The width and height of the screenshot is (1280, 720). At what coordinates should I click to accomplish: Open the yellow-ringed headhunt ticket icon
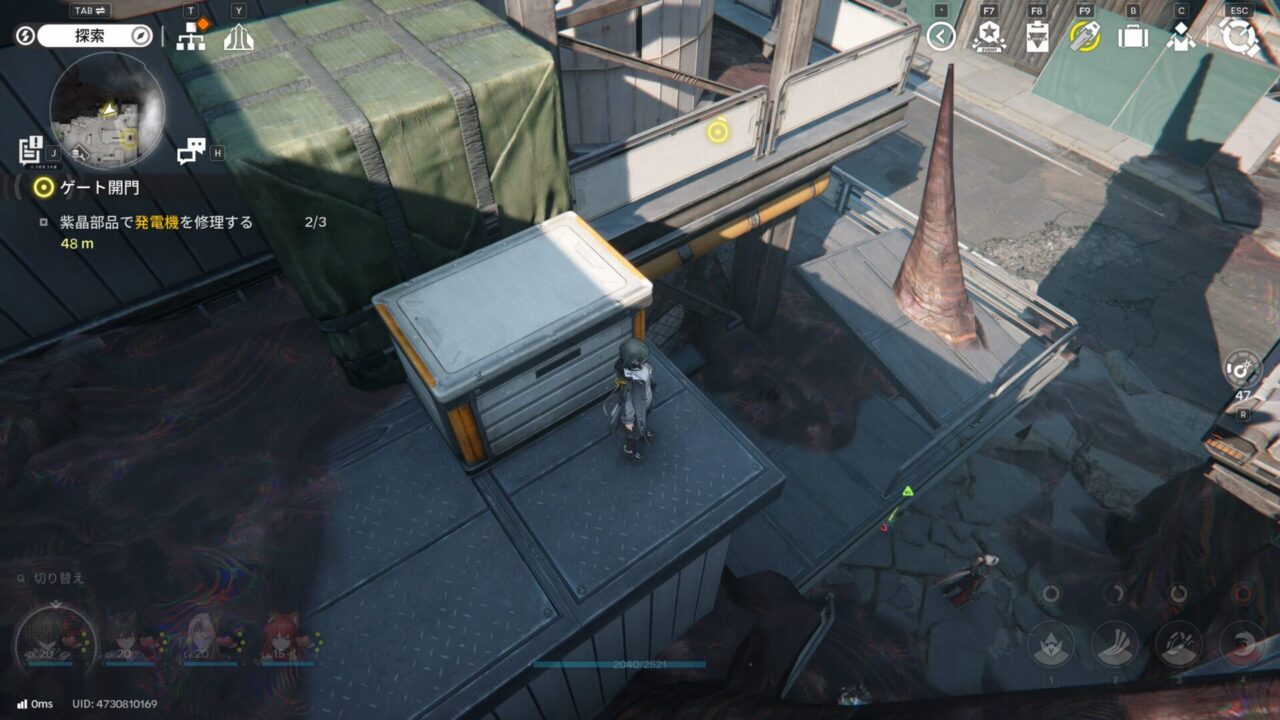[x=1084, y=37]
